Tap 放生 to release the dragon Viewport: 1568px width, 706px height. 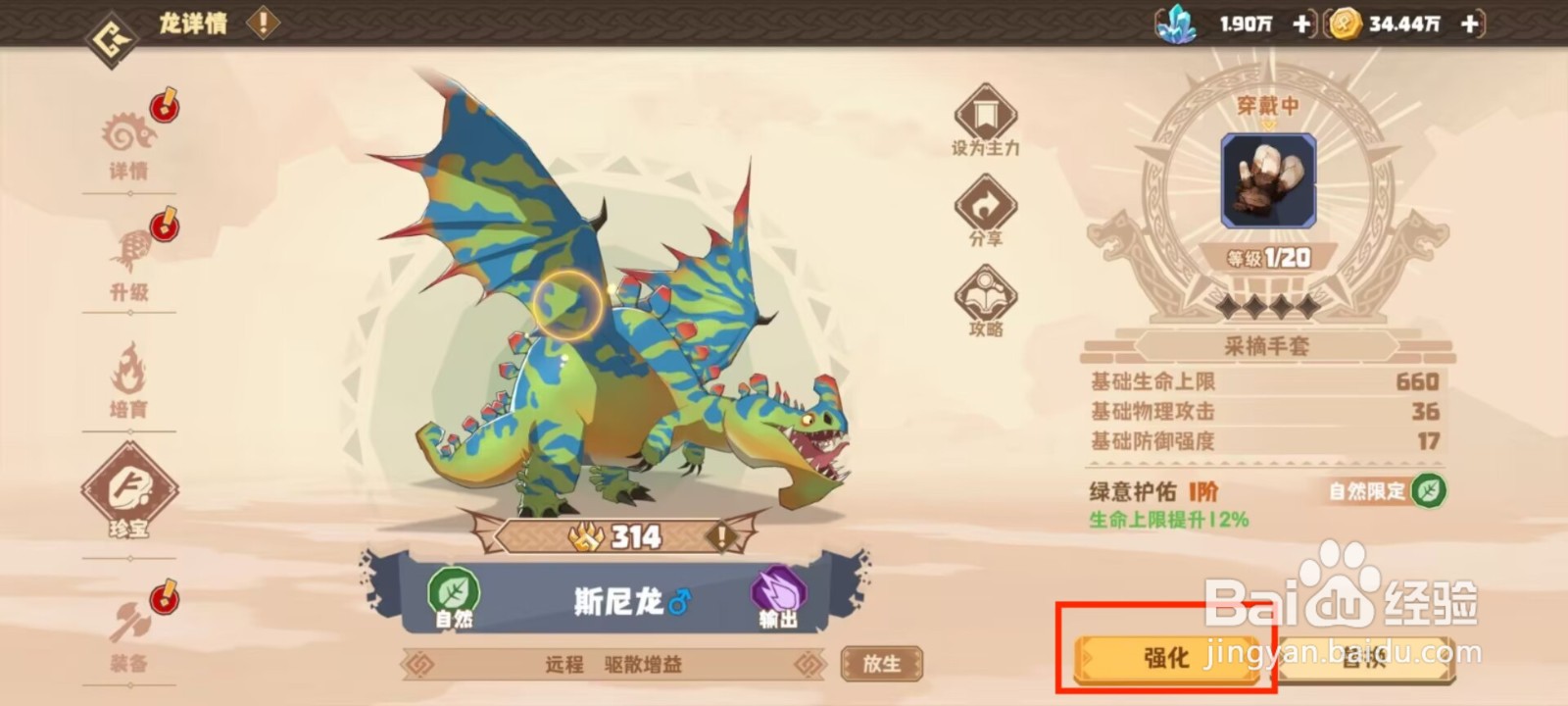(883, 663)
